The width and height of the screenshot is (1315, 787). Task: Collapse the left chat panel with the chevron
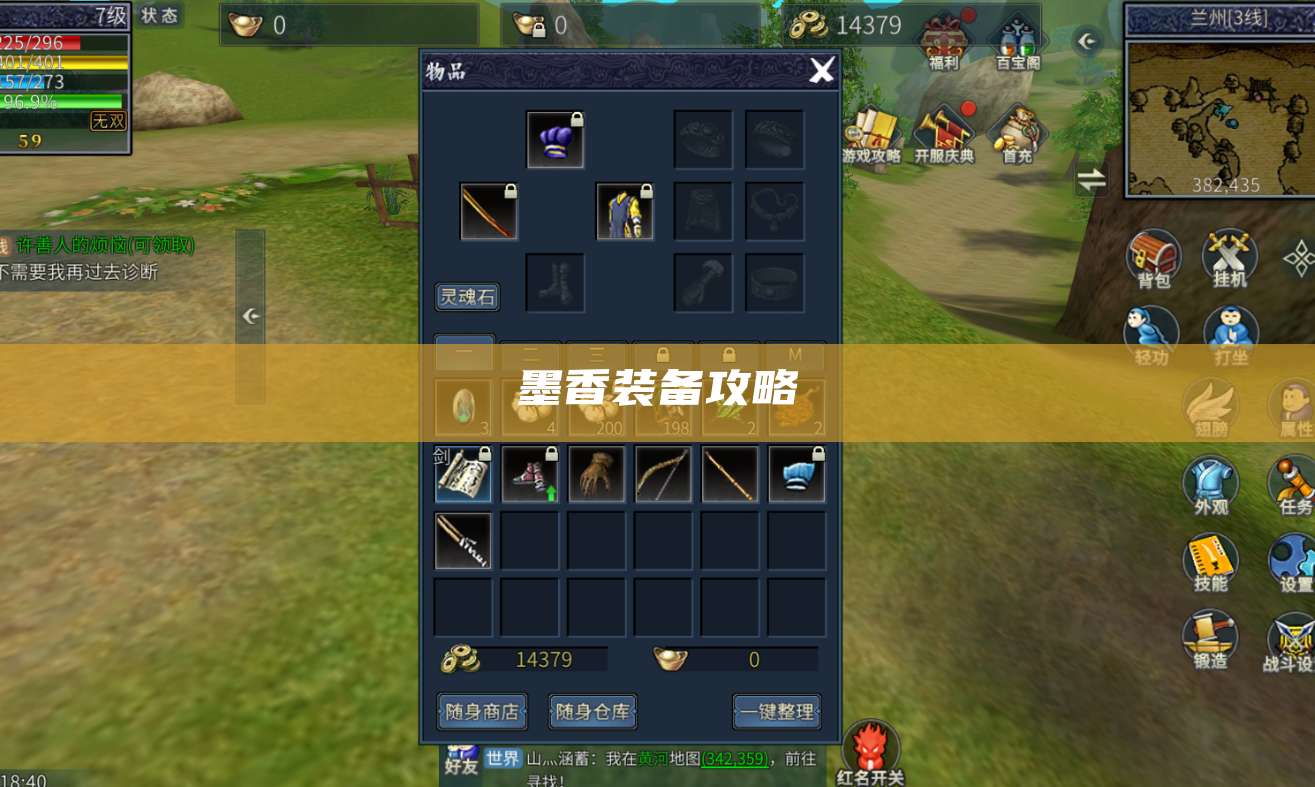click(248, 315)
